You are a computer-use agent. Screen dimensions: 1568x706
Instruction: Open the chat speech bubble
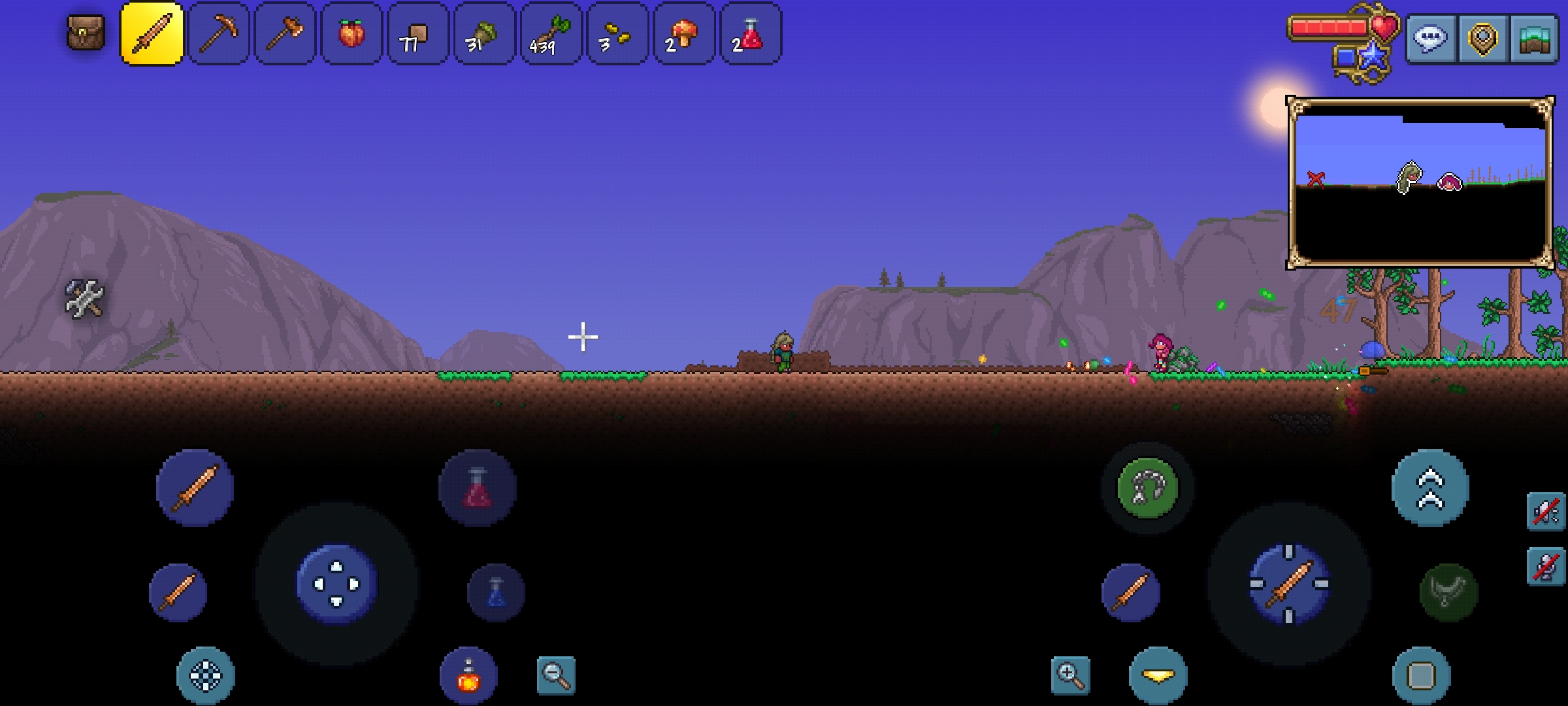click(x=1430, y=39)
